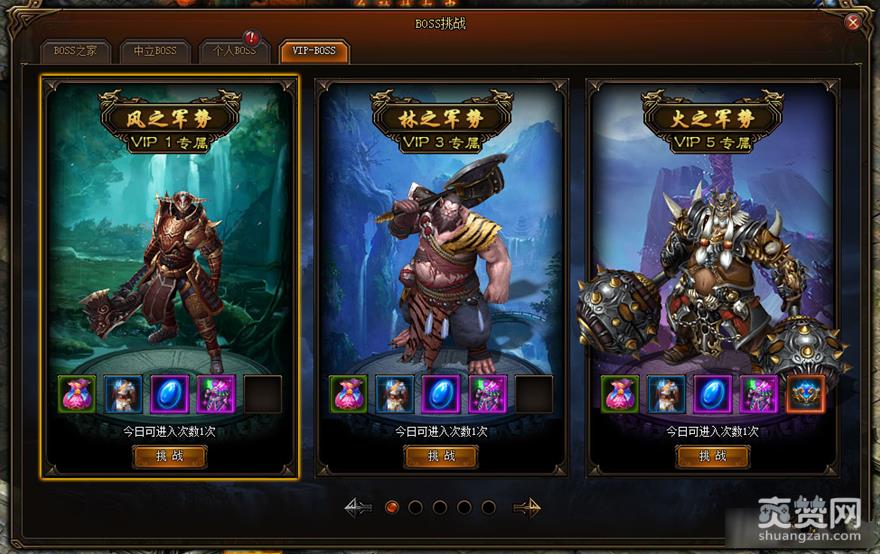The height and width of the screenshot is (554, 880).
Task: Jump to the last page dot
Action: pyautogui.click(x=488, y=507)
